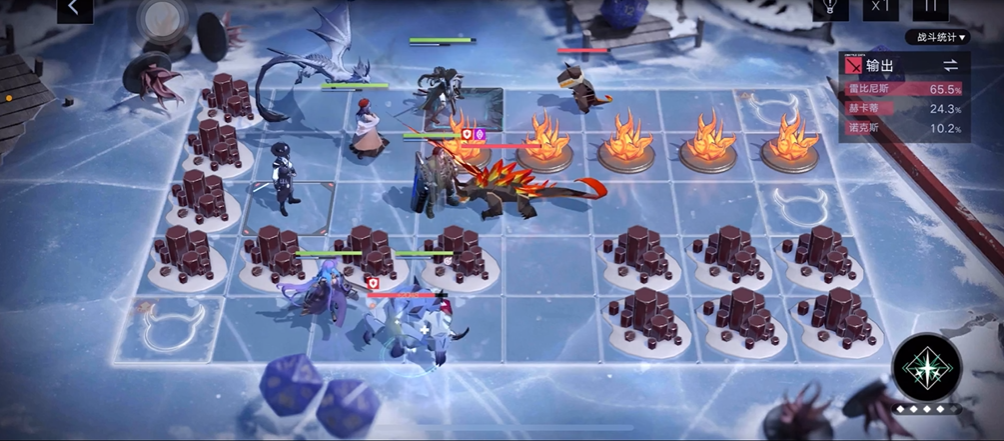1004x441 pixels.
Task: Tap the translucent circular screen-recorder button
Action: (x=156, y=17)
